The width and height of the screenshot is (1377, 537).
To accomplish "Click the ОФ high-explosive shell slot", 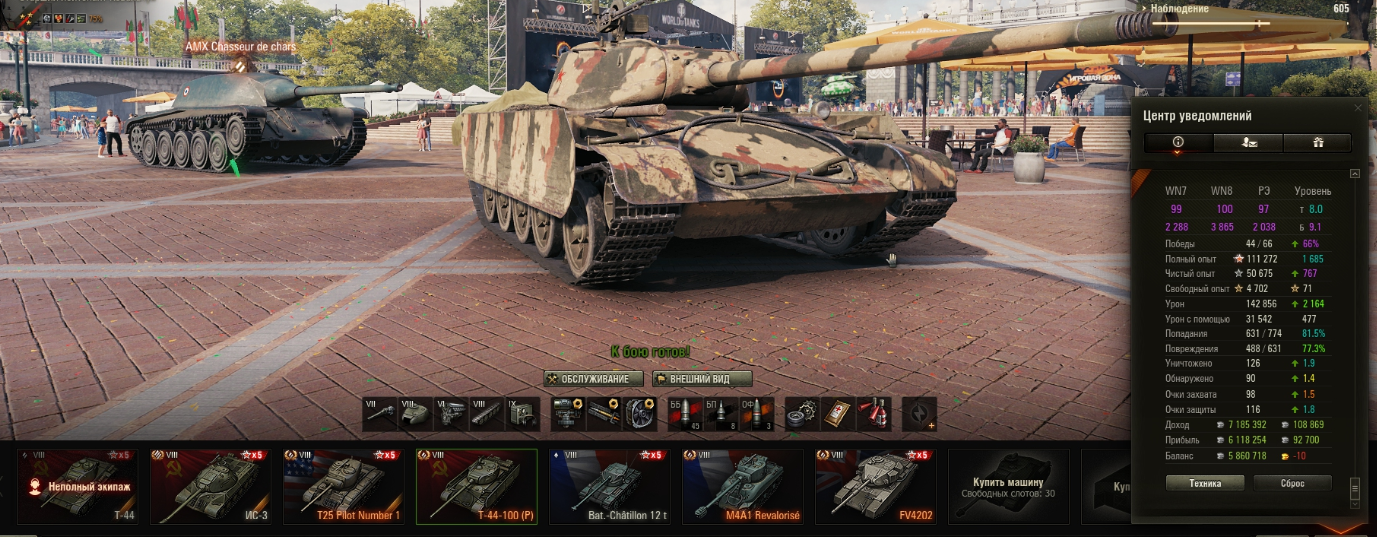I will tap(753, 414).
